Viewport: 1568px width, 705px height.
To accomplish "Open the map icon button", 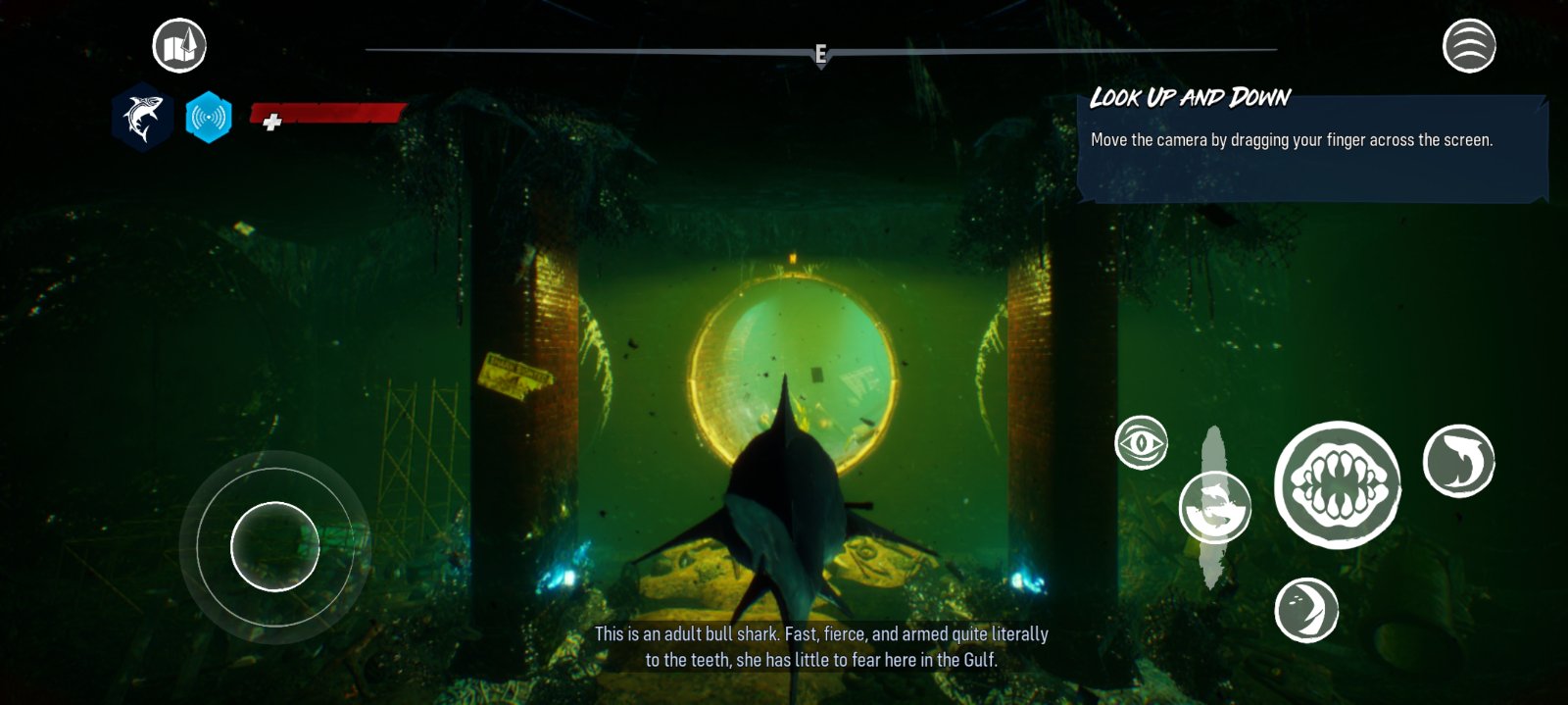I will (x=179, y=45).
